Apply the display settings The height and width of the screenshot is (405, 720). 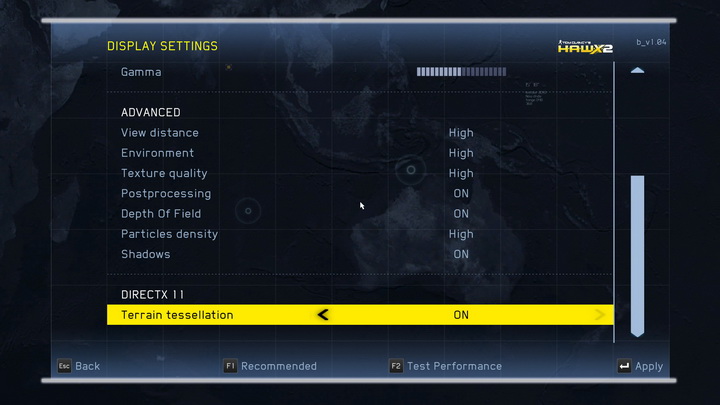[640, 366]
